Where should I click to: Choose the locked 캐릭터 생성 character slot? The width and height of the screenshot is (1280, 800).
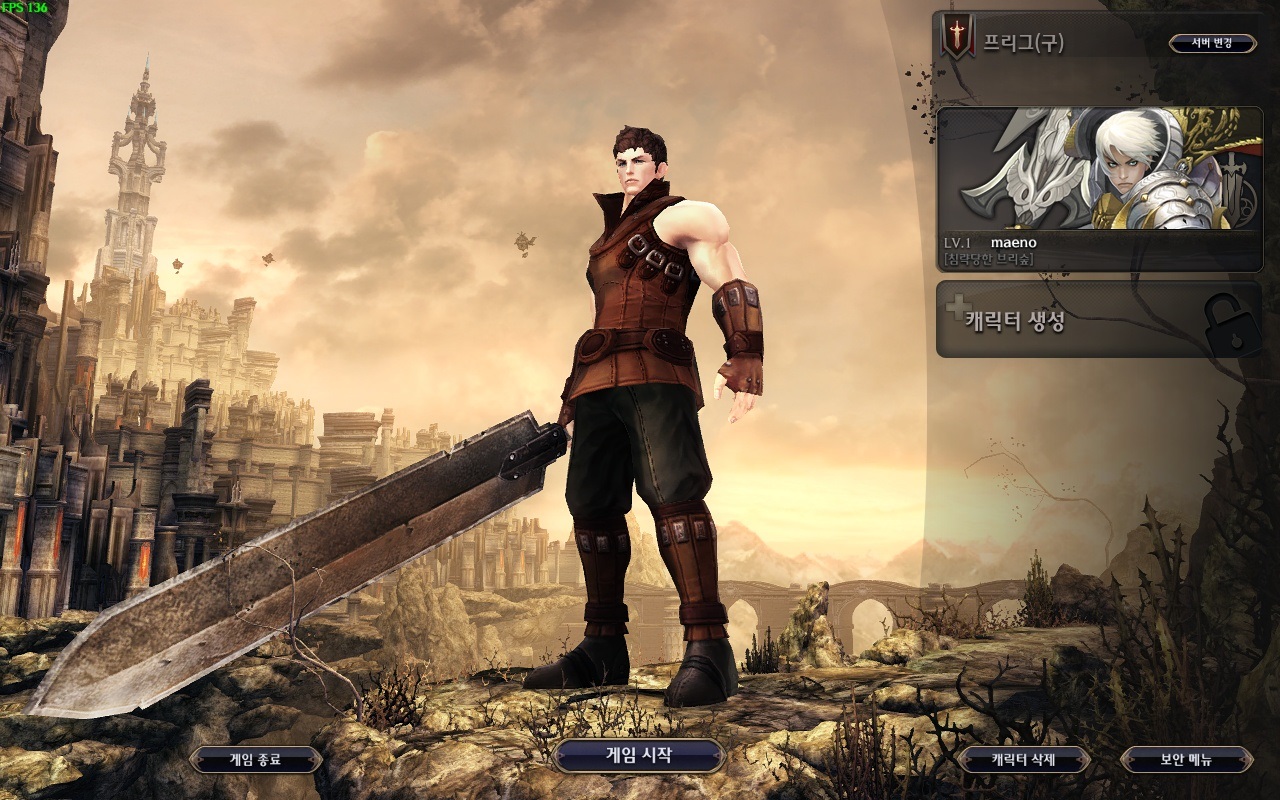(x=1099, y=320)
